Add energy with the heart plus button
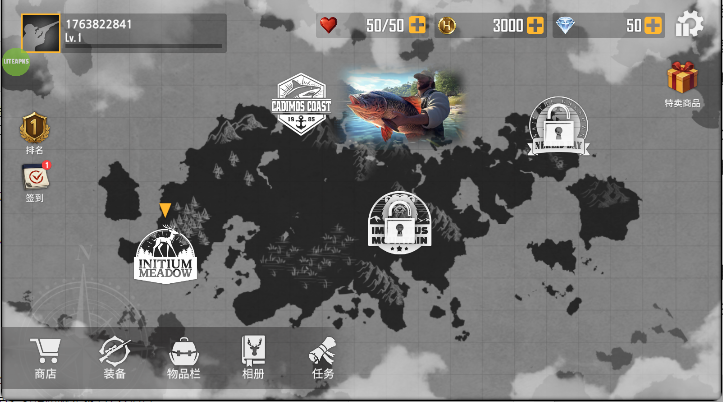 tap(417, 26)
